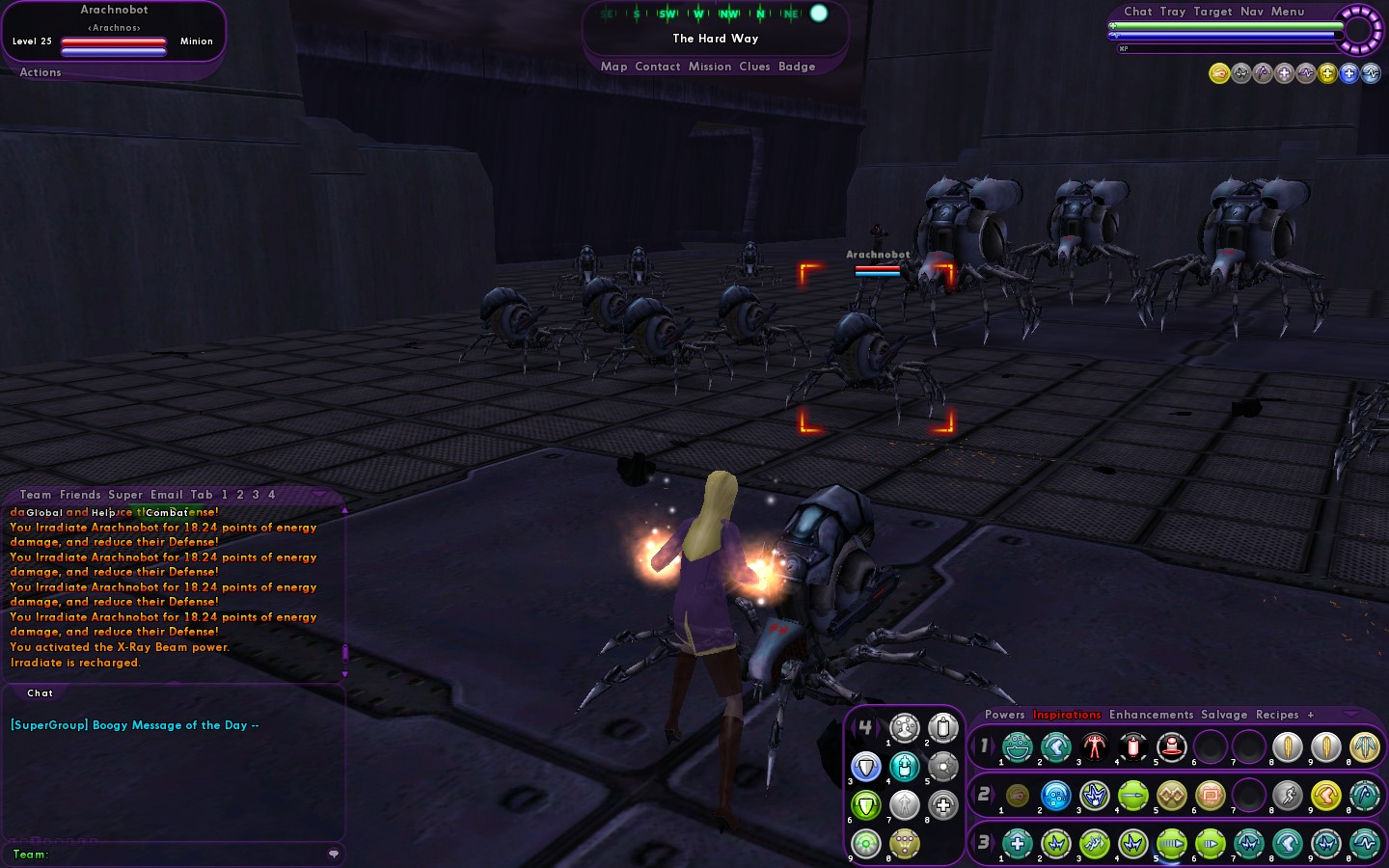The width and height of the screenshot is (1389, 868).
Task: Activate the gray running figure power in tray 2
Action: click(x=1288, y=796)
